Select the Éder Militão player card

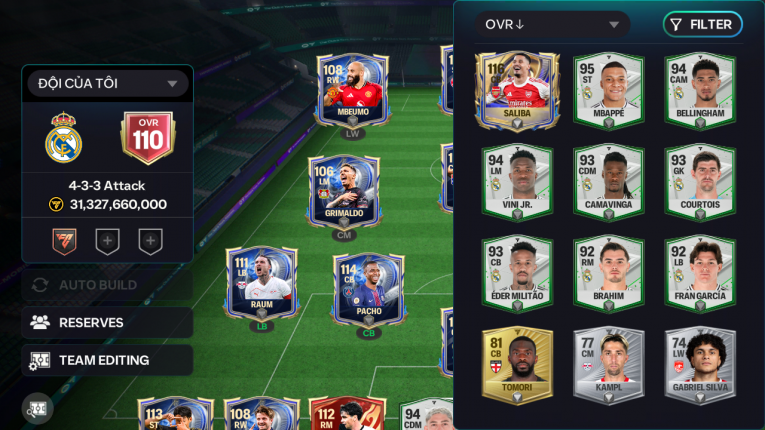point(517,273)
